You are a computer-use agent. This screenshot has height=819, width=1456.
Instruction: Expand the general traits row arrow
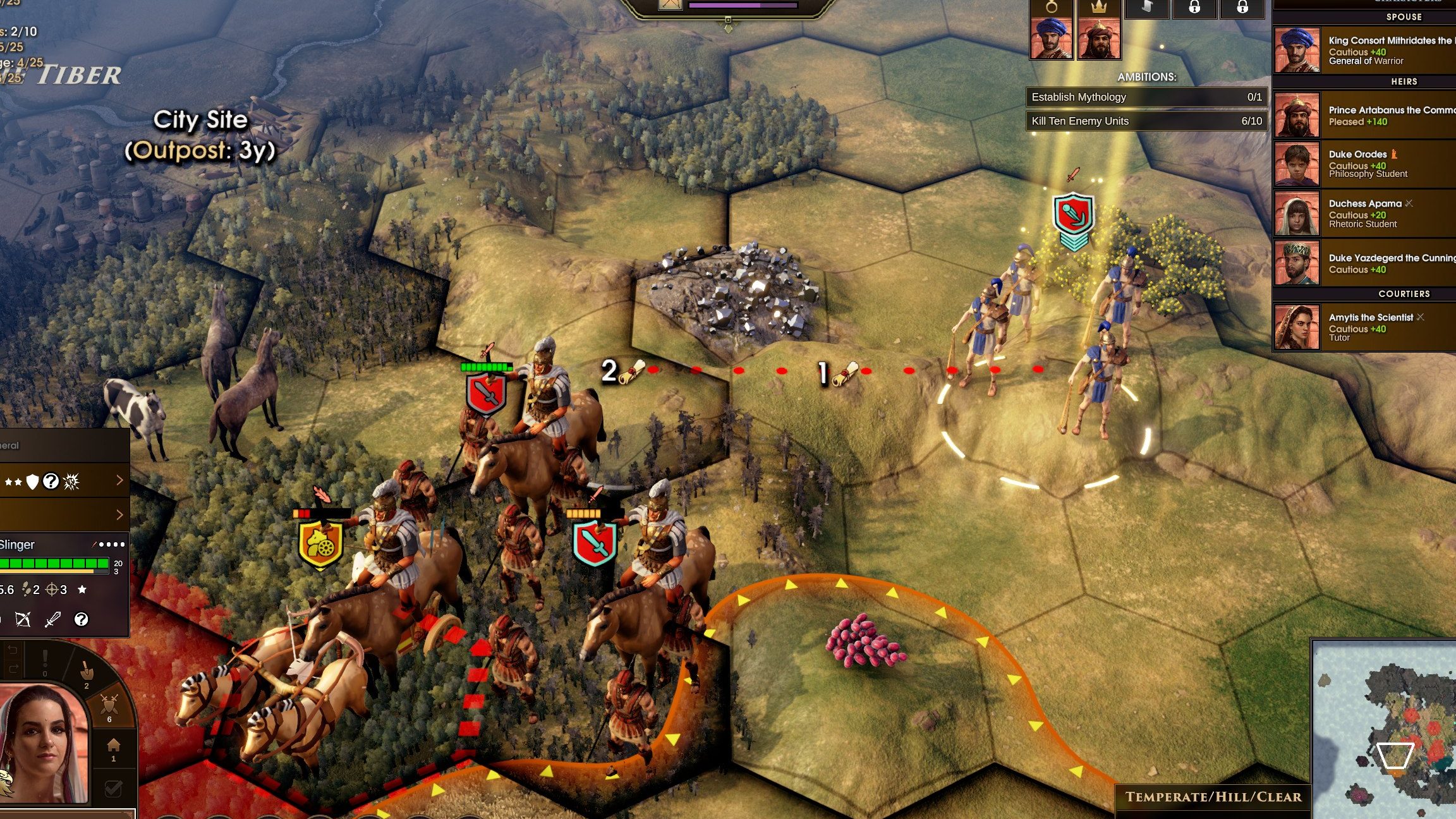click(x=119, y=481)
